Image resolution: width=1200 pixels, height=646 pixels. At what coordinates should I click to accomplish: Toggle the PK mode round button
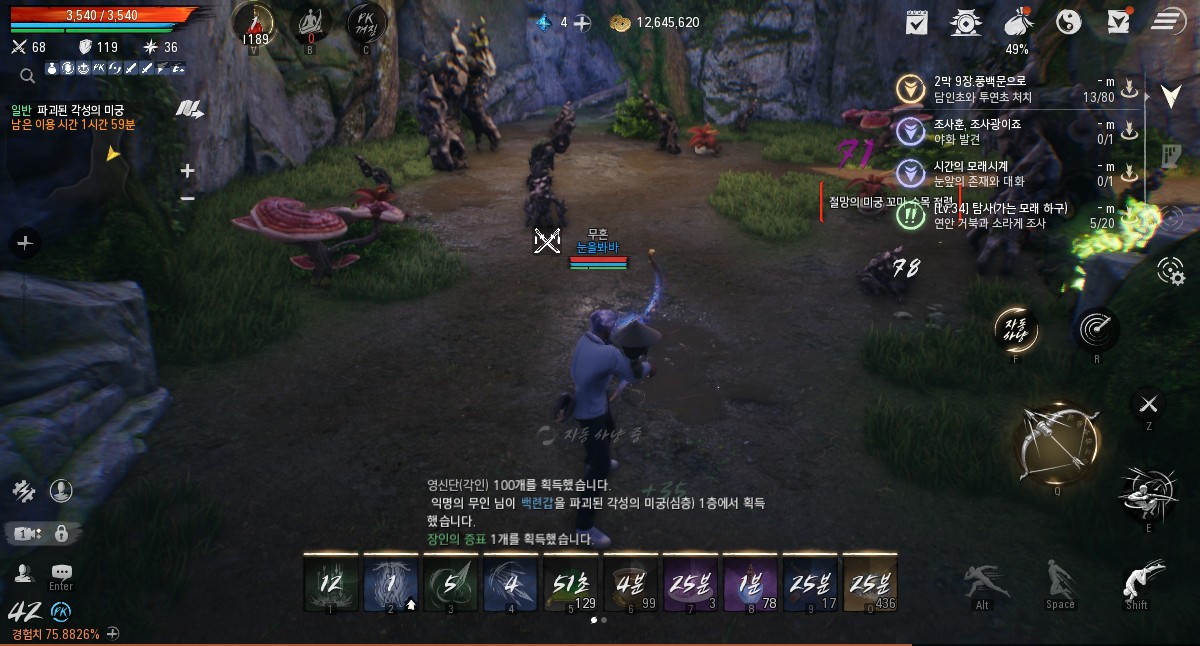(x=365, y=22)
